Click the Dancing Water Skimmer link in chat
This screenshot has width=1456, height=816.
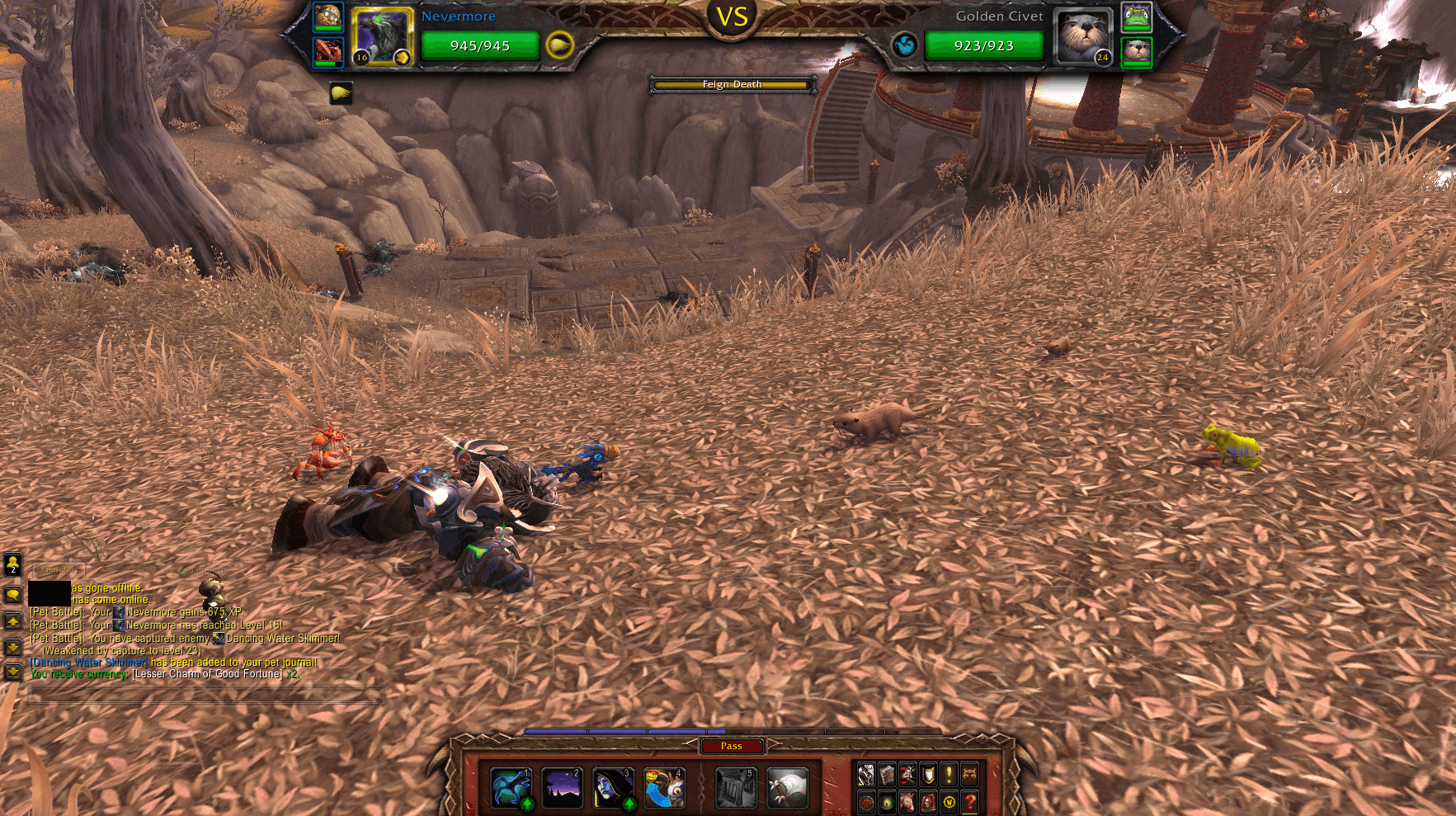coord(87,663)
